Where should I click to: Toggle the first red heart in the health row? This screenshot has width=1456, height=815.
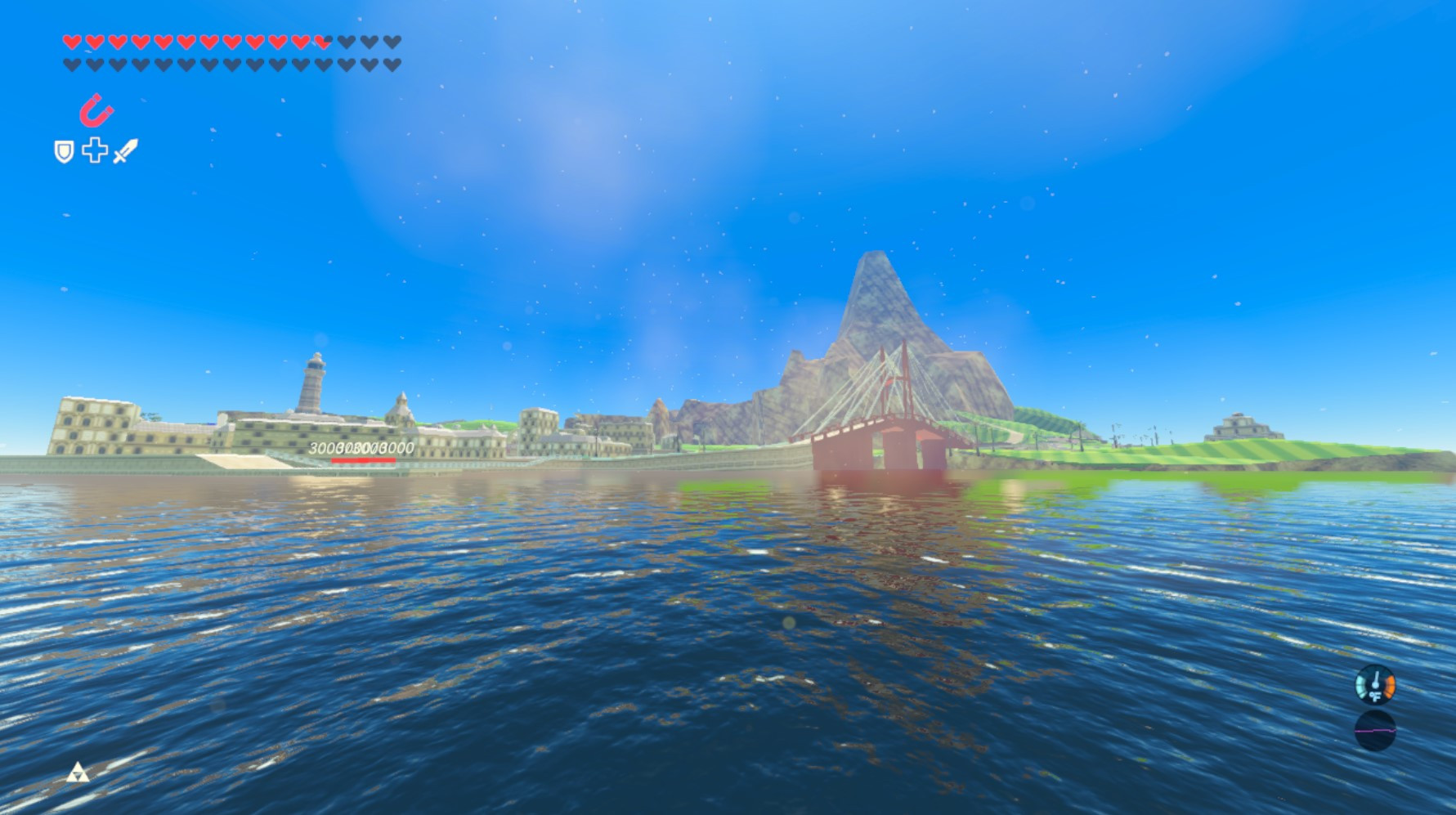click(71, 43)
